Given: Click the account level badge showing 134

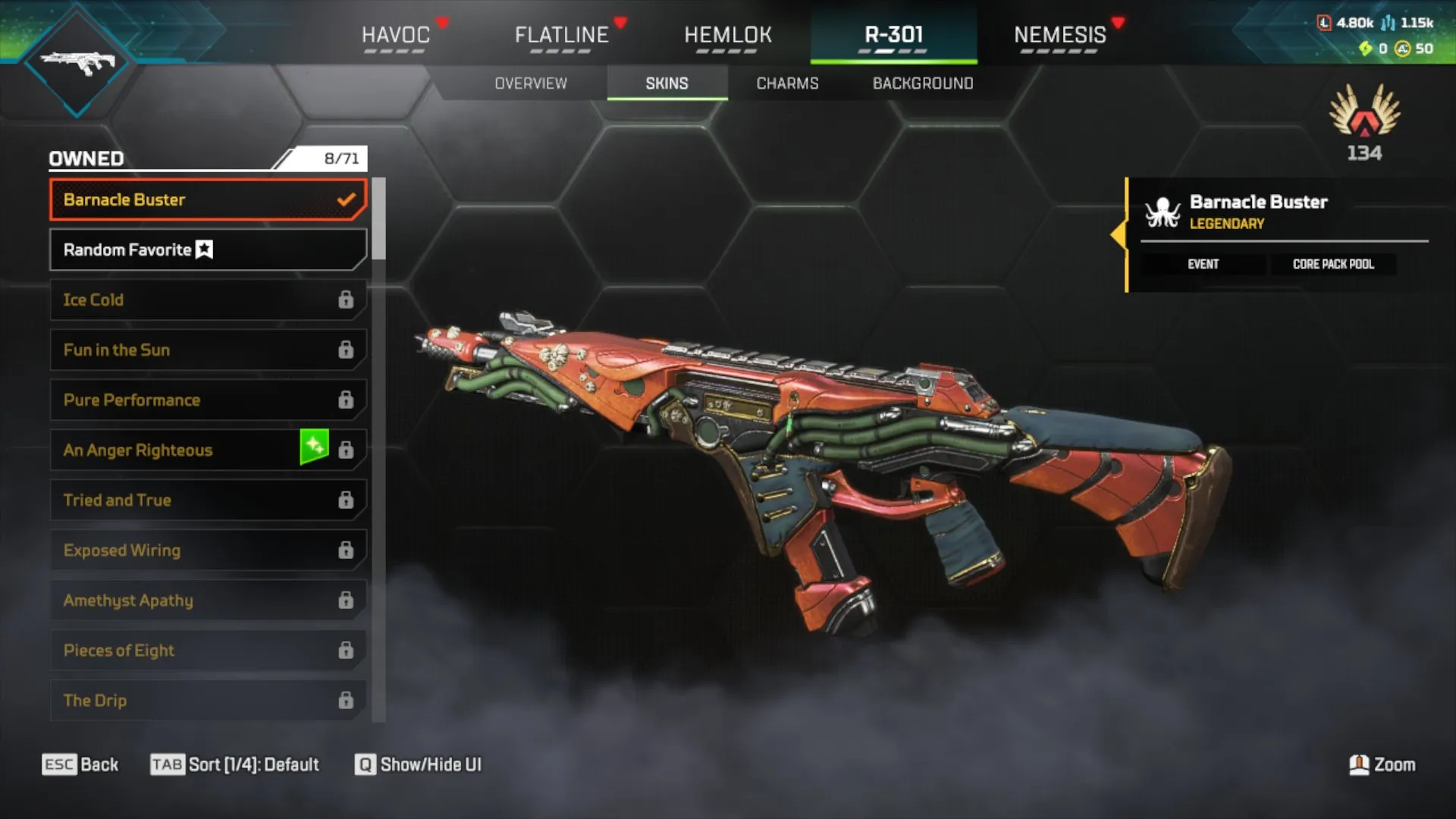Looking at the screenshot, I should click(x=1363, y=121).
